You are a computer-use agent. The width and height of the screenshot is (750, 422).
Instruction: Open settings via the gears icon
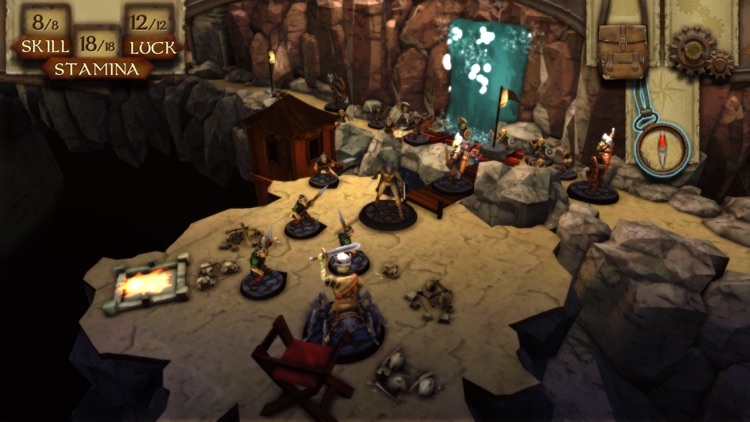tap(699, 53)
